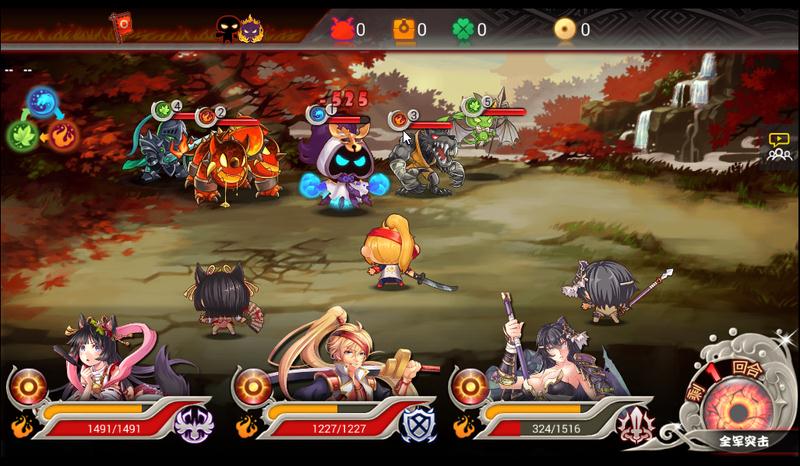This screenshot has height=466, width=800.
Task: Select the spear woman's orange ring orb
Action: coord(471,387)
